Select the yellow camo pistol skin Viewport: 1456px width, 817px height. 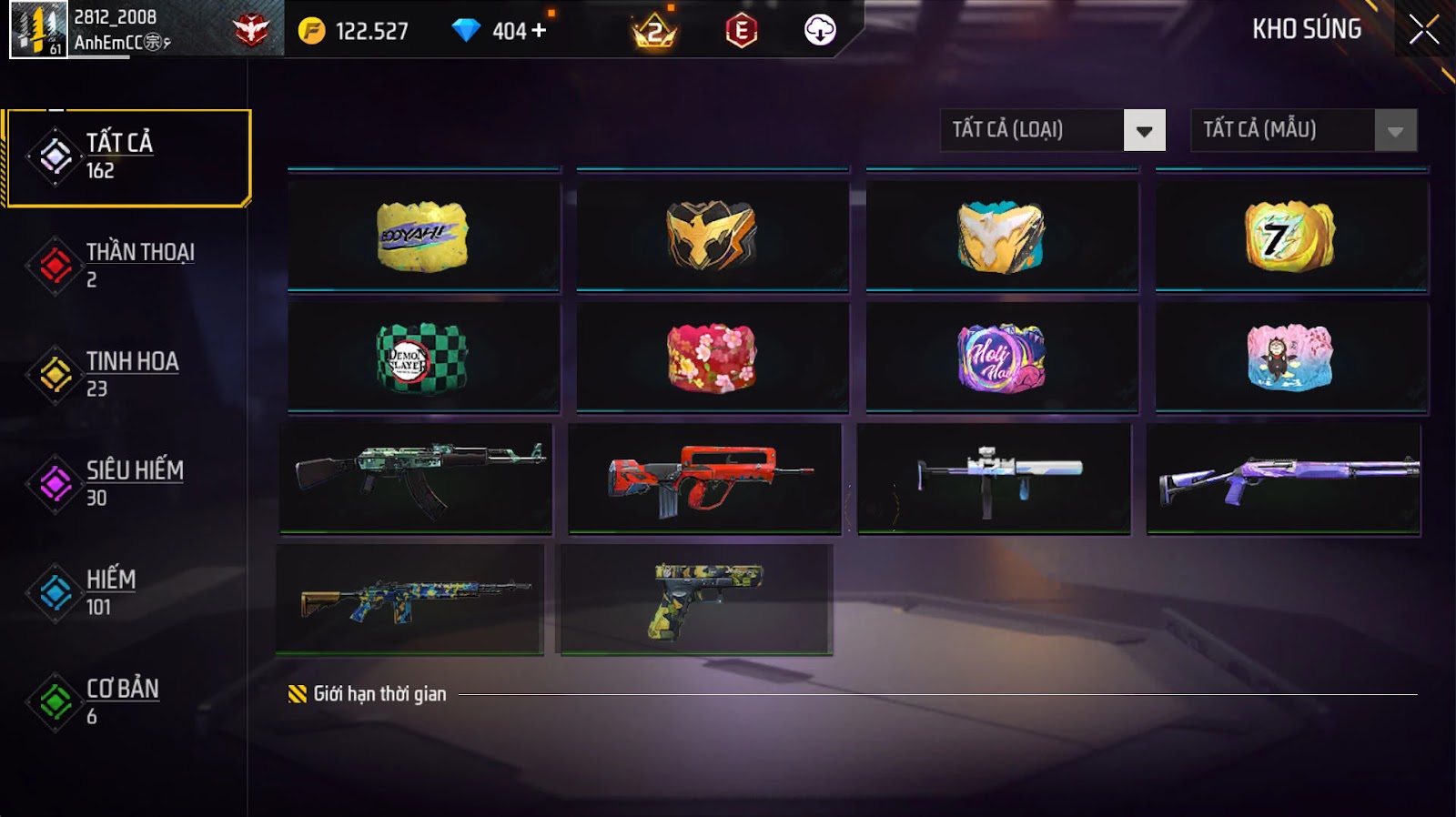695,599
